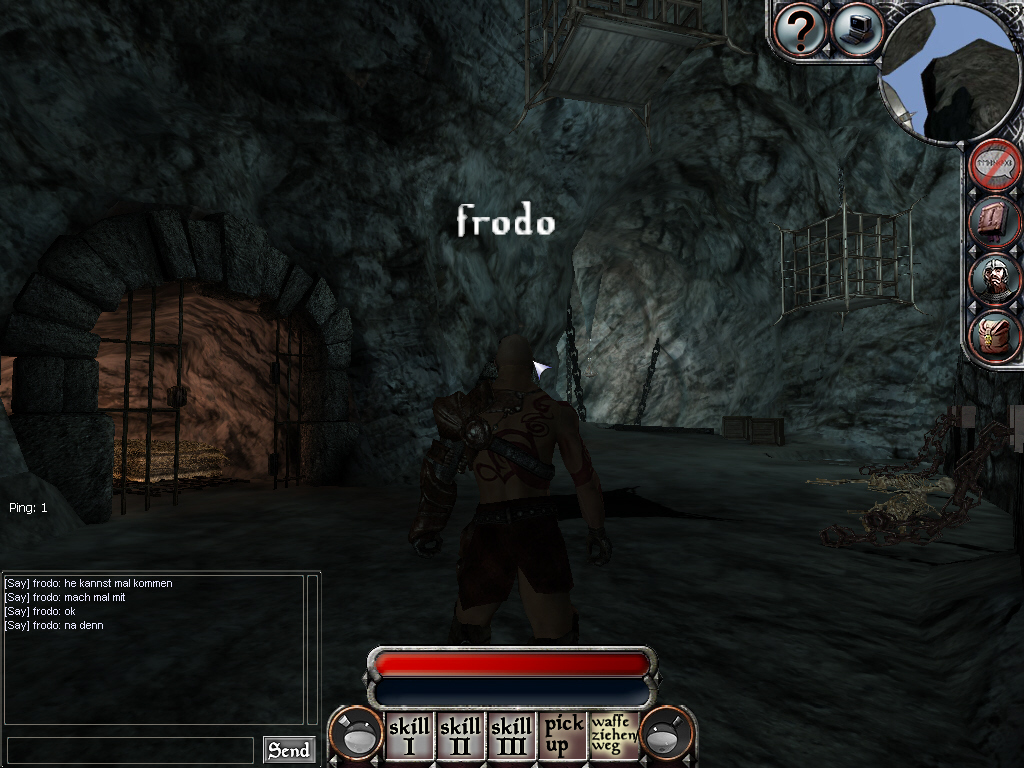The width and height of the screenshot is (1024, 768).
Task: Send the chat message
Action: click(288, 750)
